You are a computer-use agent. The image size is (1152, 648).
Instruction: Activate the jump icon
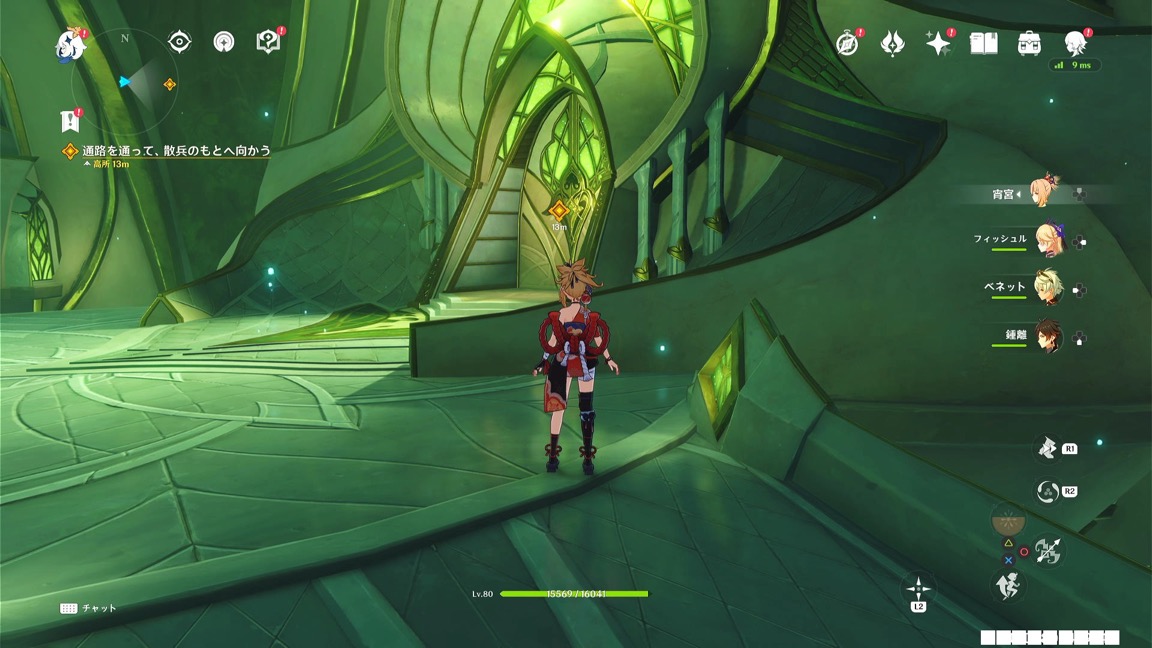click(x=1009, y=586)
